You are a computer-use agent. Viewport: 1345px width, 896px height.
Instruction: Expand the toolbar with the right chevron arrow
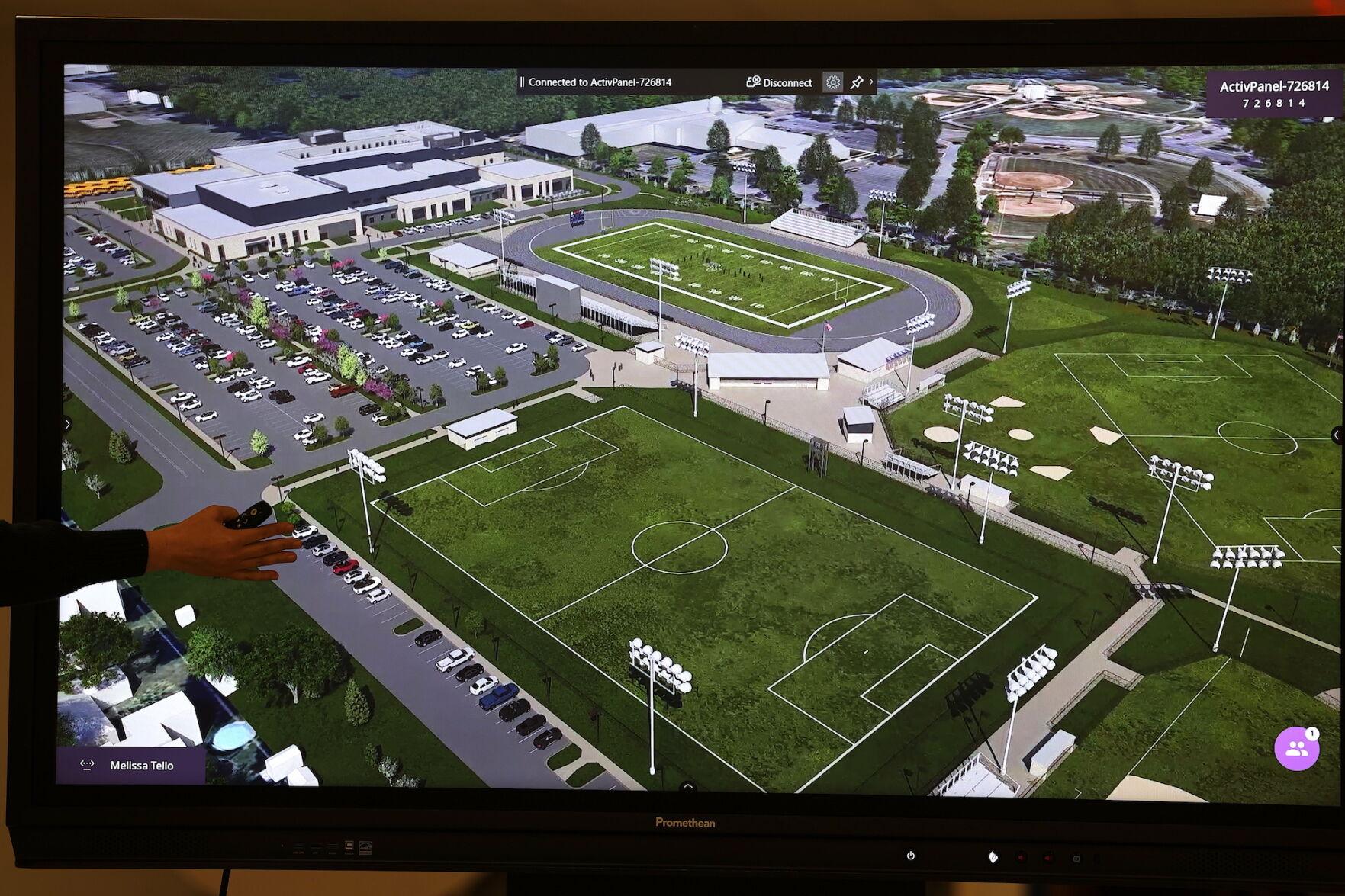[x=872, y=82]
